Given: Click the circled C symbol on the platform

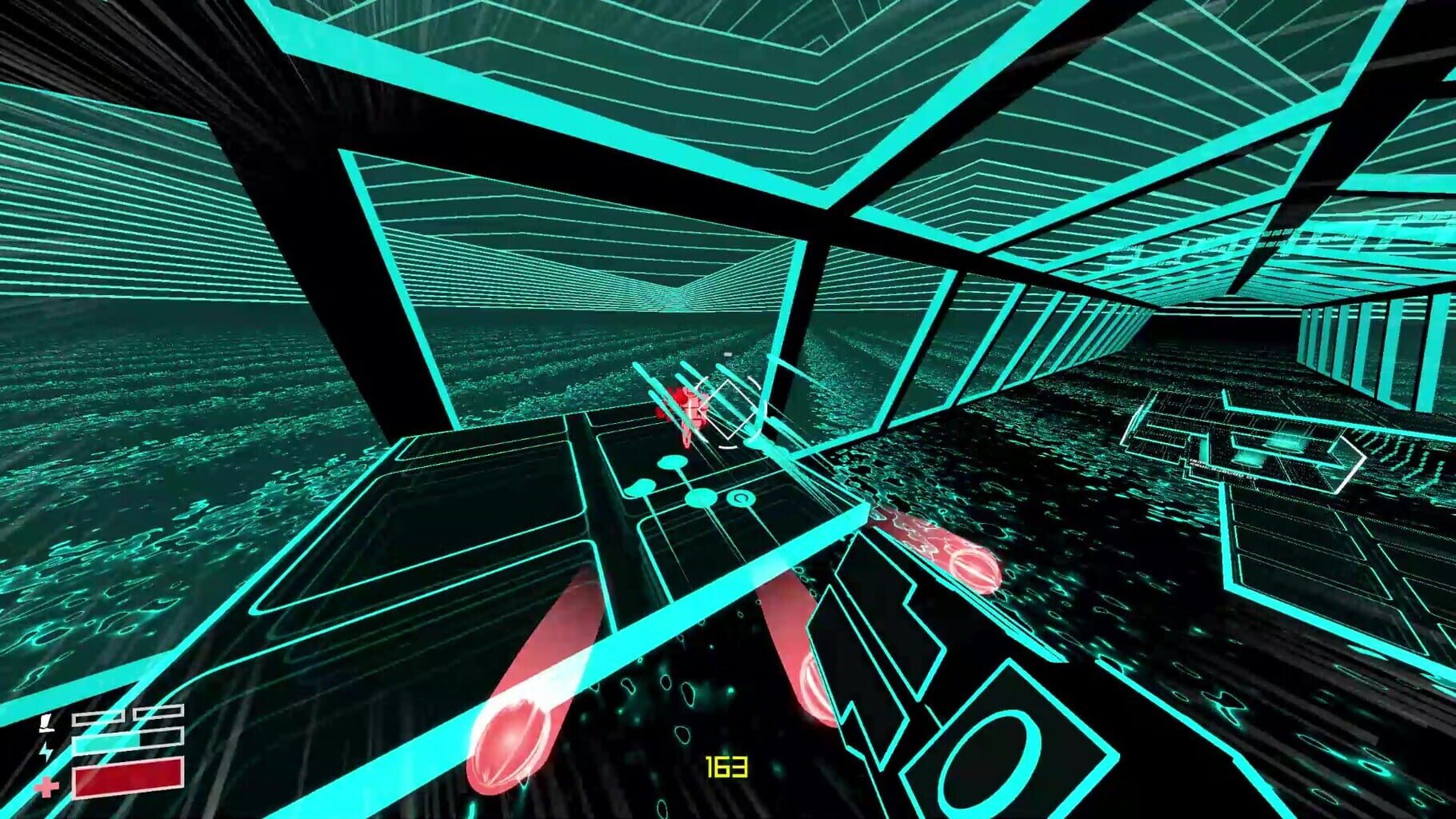Looking at the screenshot, I should point(740,498).
